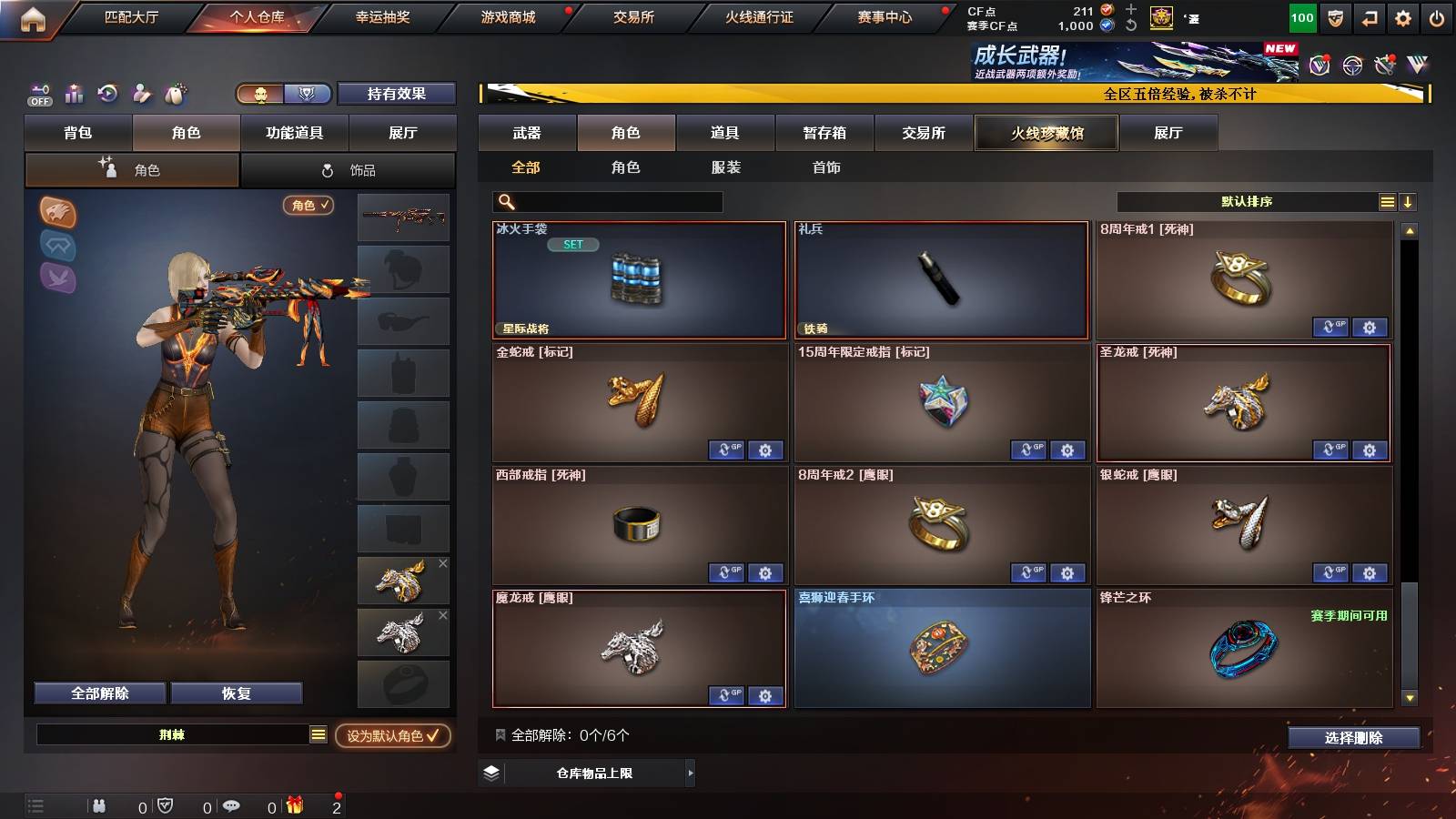Click the gift box icon in the bottom bar

coord(294,805)
